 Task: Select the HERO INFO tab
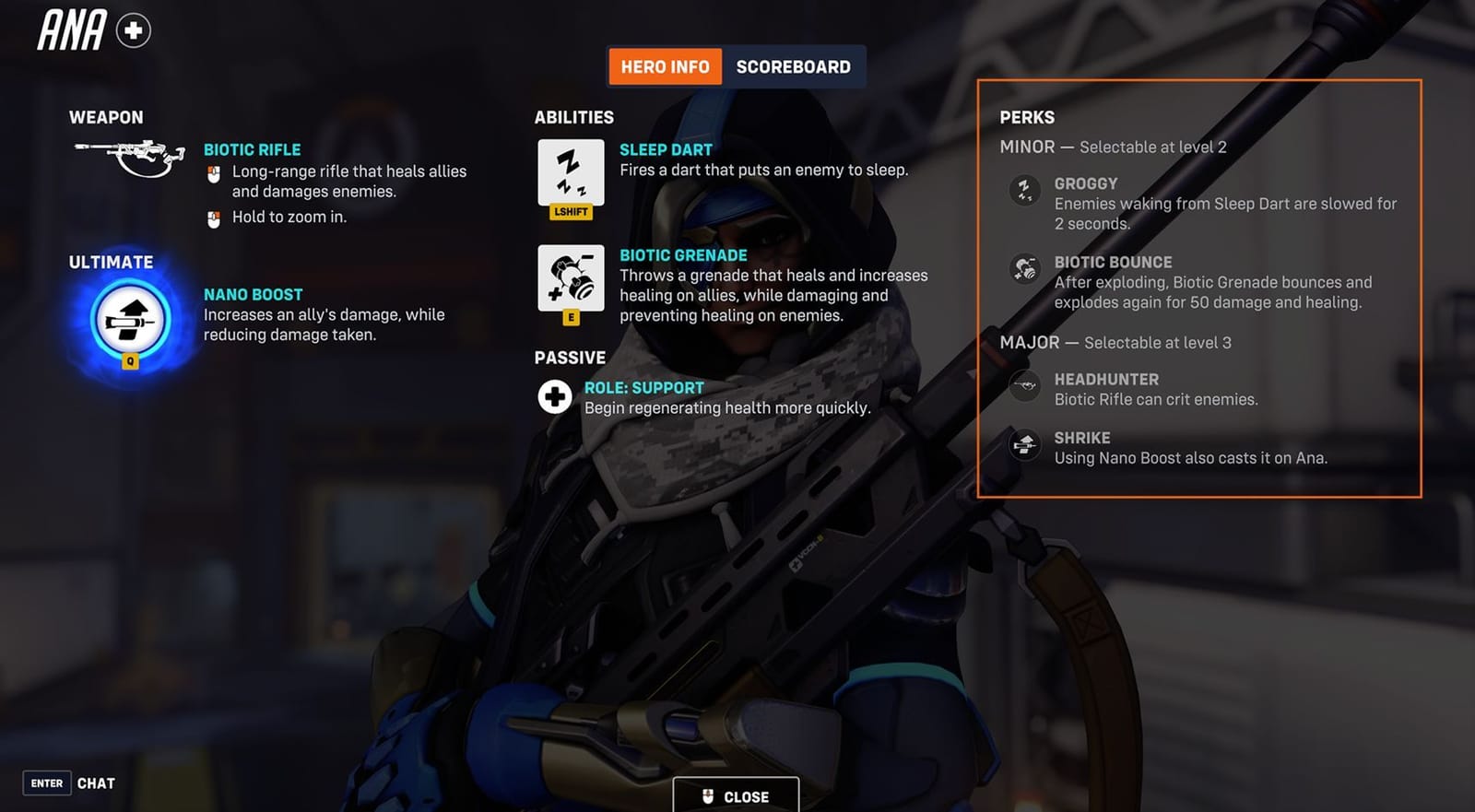click(665, 65)
